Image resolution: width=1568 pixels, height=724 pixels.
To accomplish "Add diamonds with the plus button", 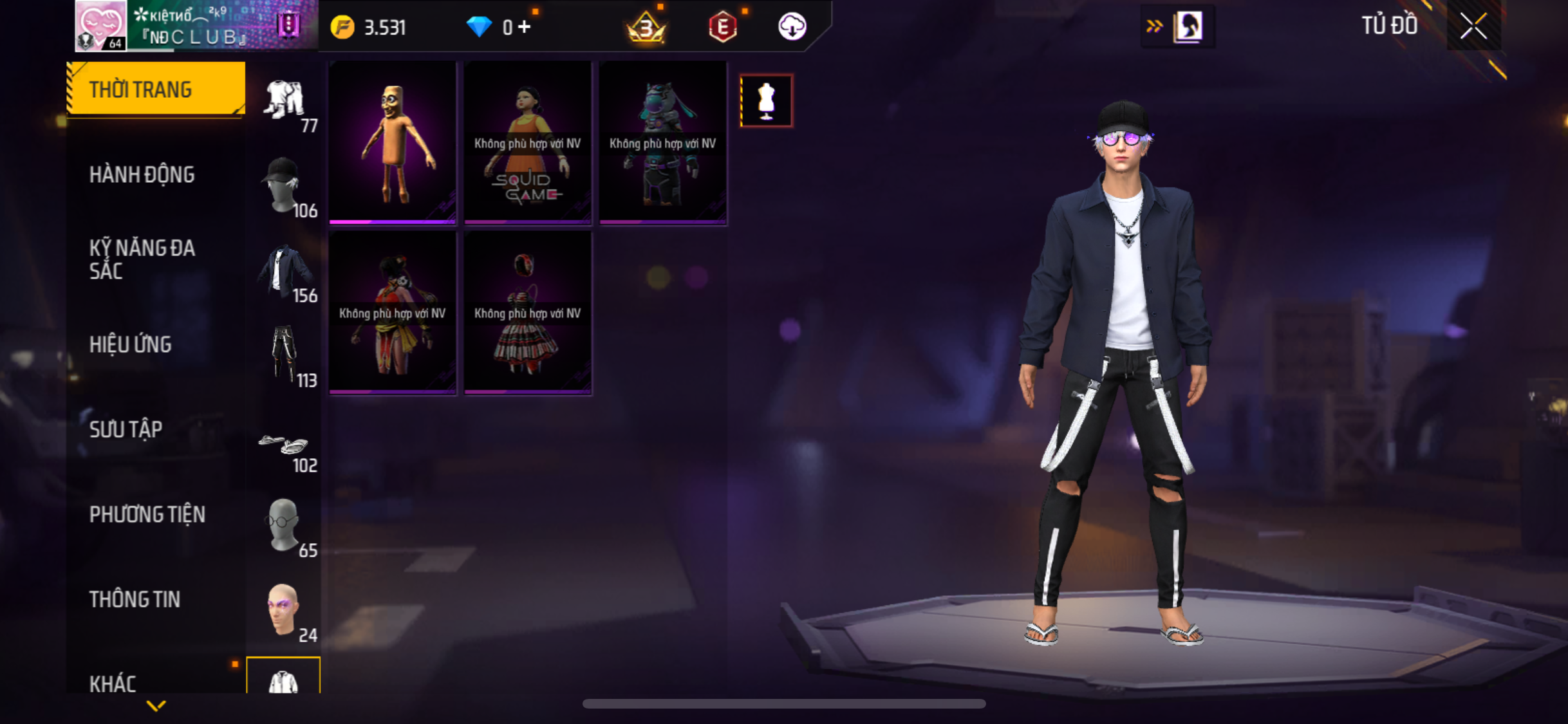I will point(525,27).
